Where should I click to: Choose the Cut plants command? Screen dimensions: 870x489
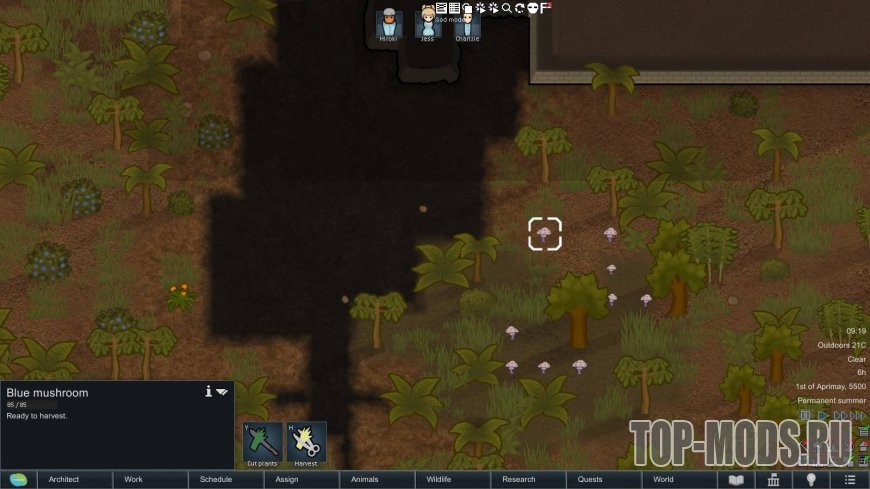coord(262,443)
